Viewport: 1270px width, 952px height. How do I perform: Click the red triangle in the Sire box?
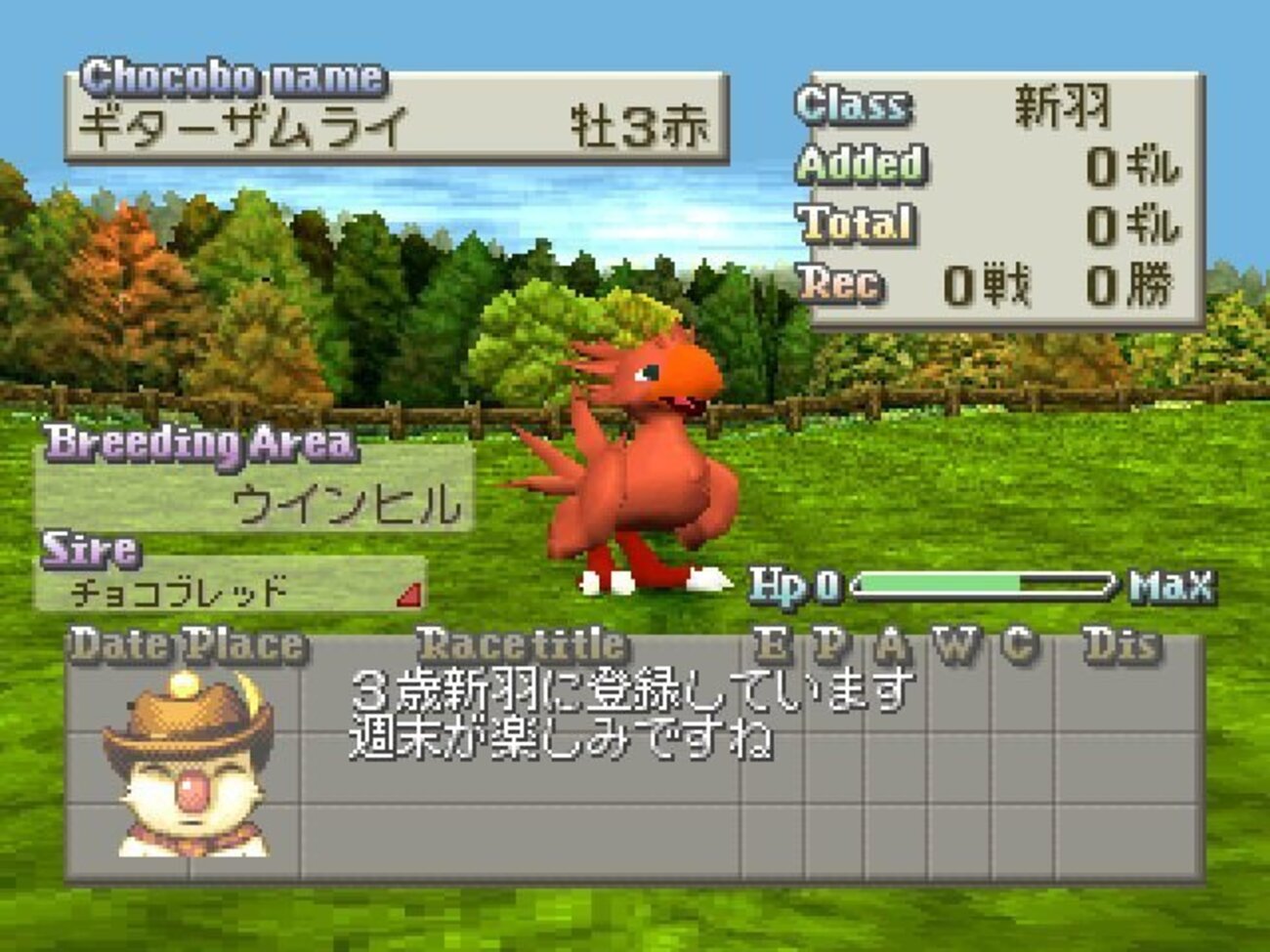(x=412, y=595)
